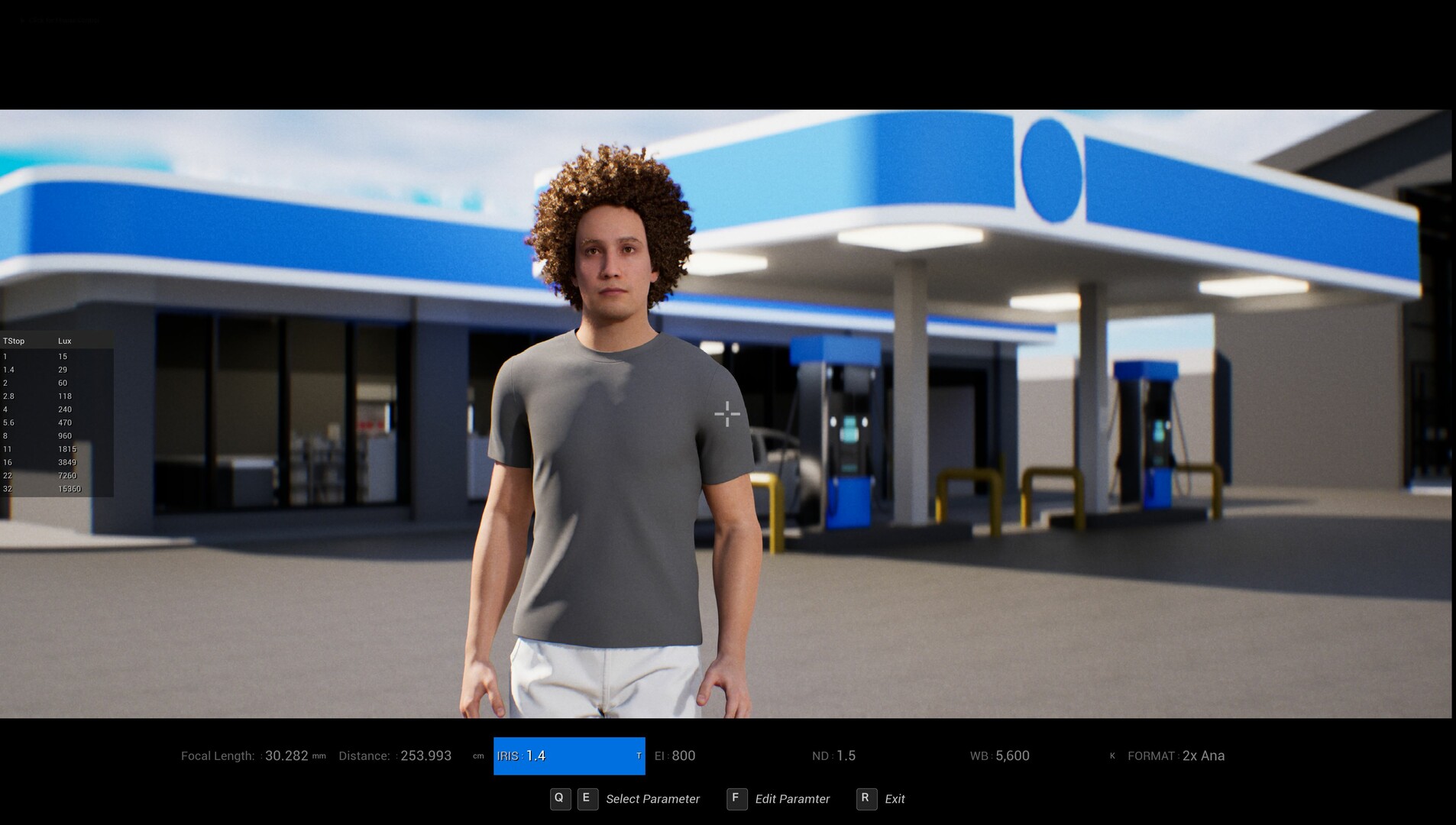The height and width of the screenshot is (825, 1456).
Task: Select the WB 5,600 parameter in bottom bar
Action: (999, 755)
